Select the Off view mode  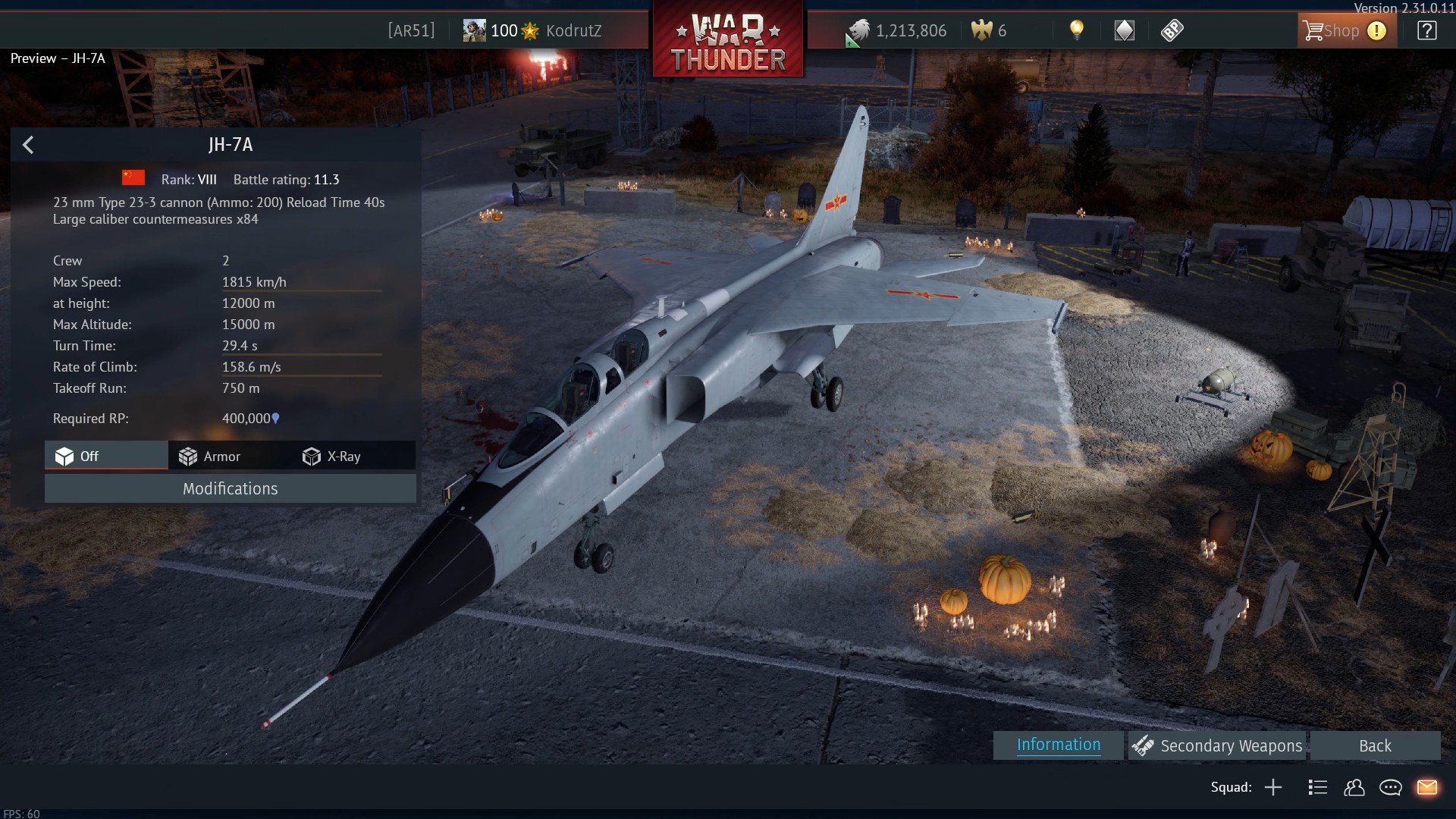106,456
